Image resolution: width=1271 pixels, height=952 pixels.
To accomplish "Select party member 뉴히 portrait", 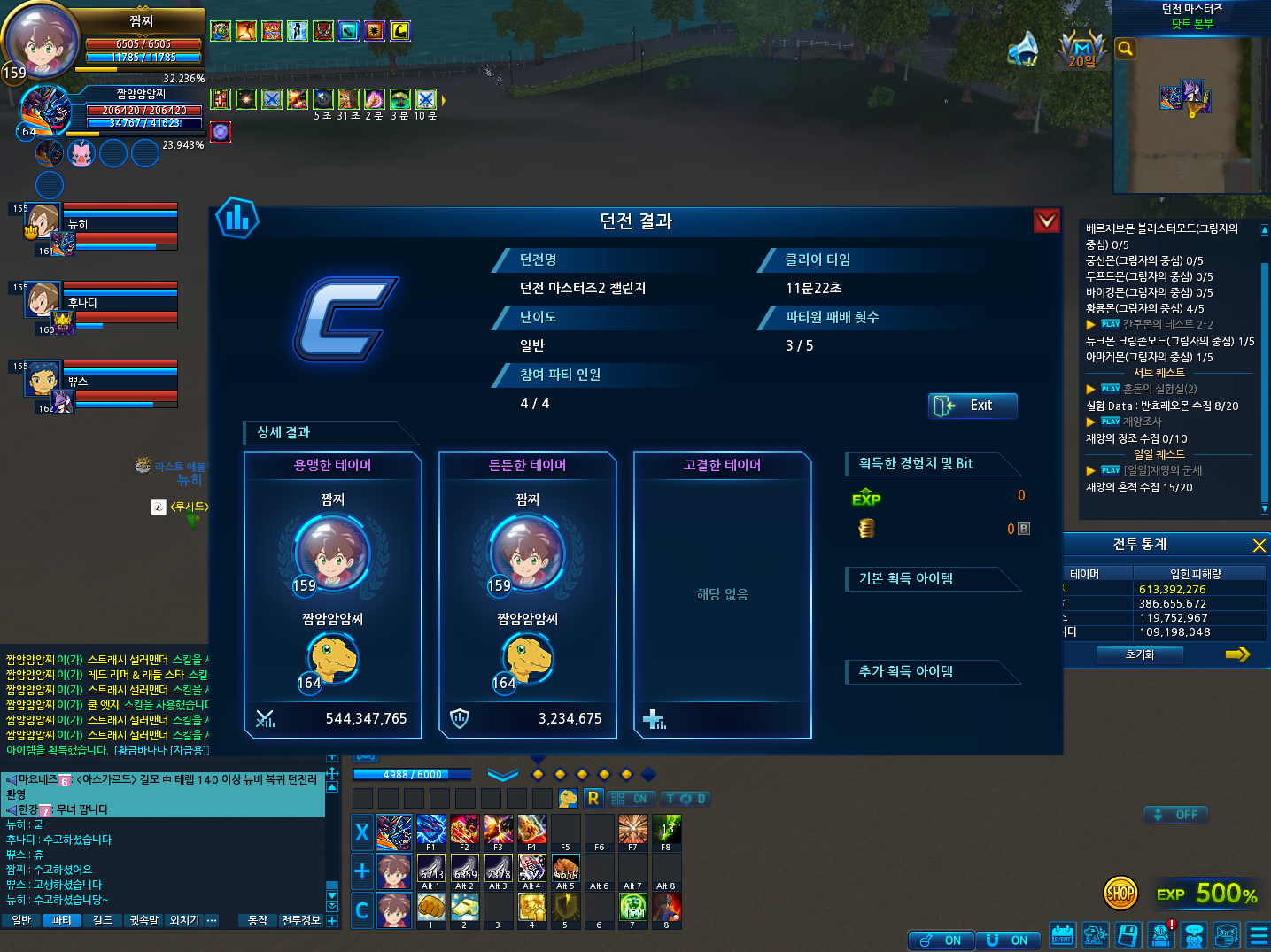I will [x=43, y=221].
